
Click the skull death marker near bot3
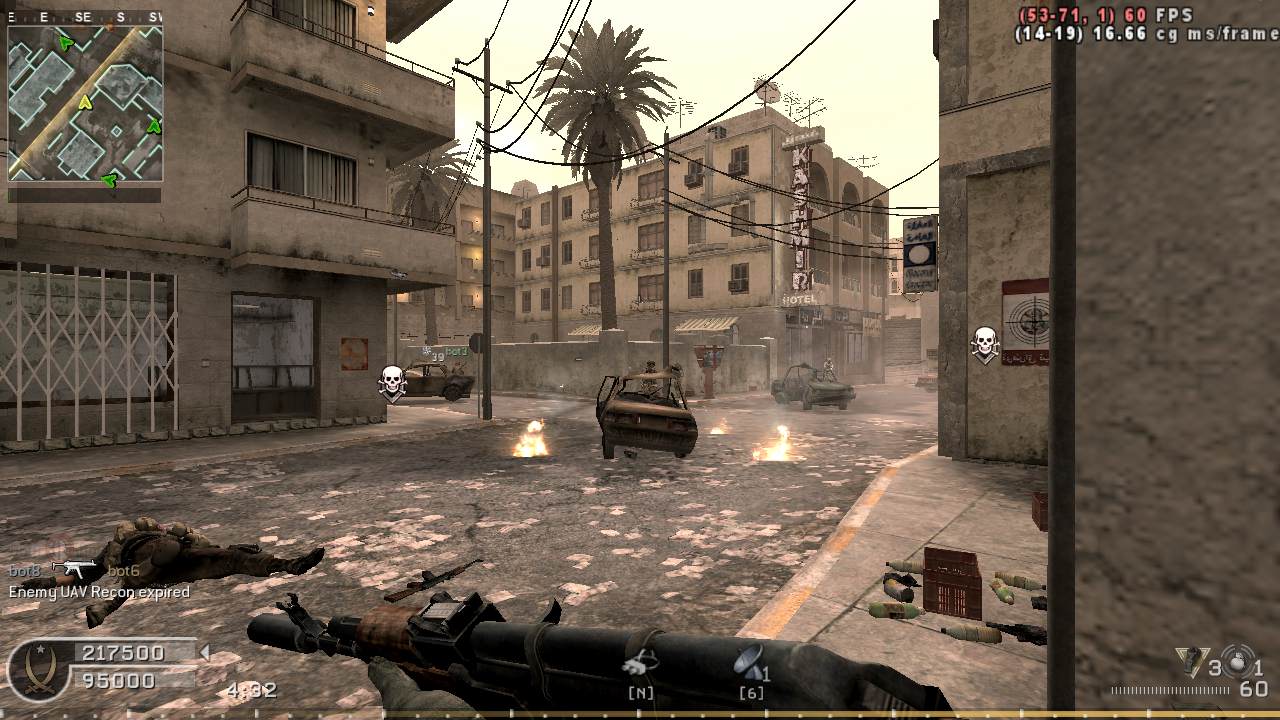click(x=392, y=381)
